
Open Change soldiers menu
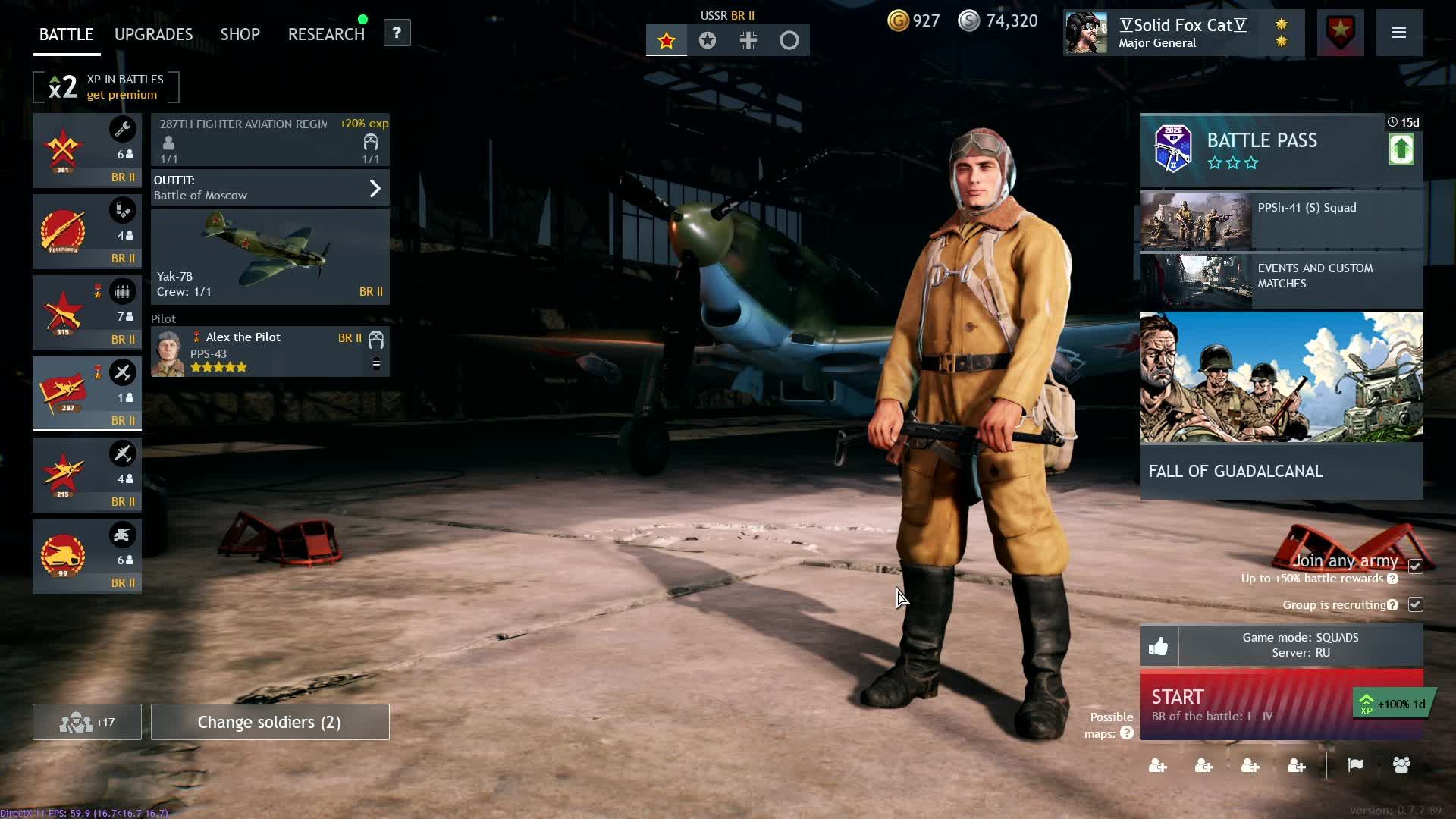point(270,722)
